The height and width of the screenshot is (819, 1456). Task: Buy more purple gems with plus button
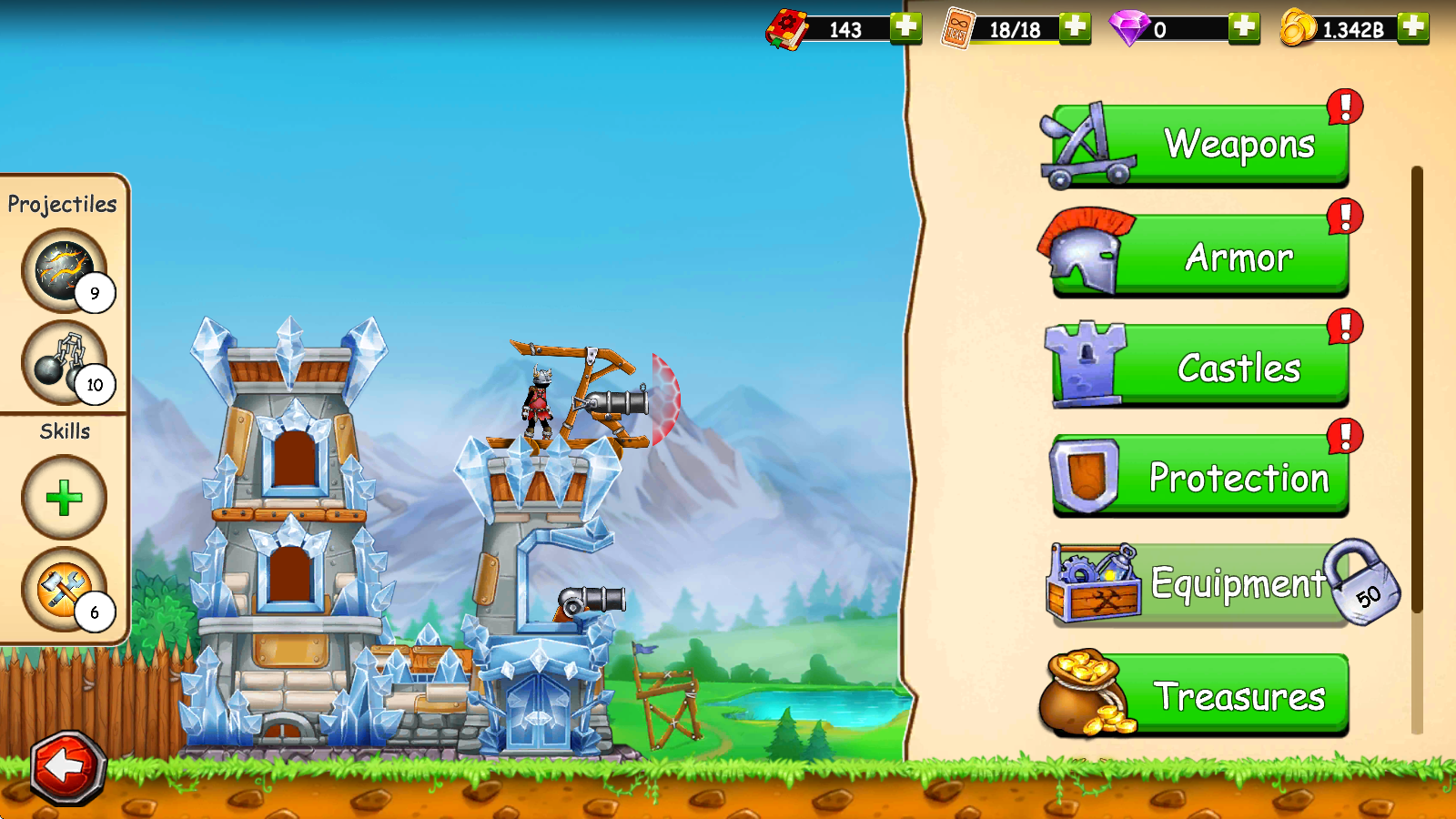(1244, 27)
